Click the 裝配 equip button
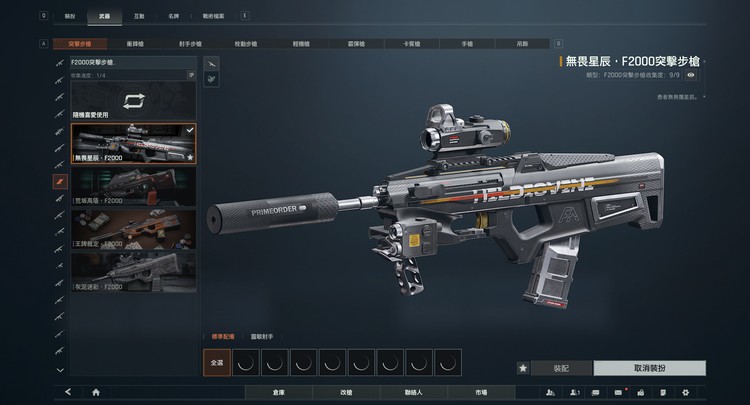The height and width of the screenshot is (405, 750). click(x=561, y=368)
